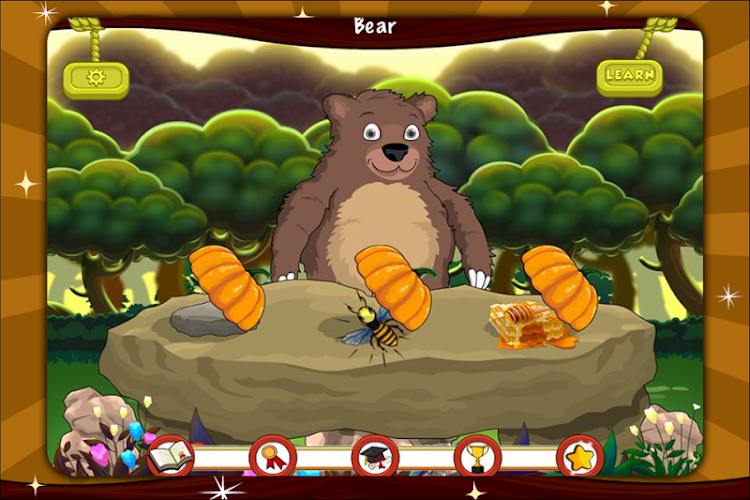Click the open book icon

(x=170, y=457)
